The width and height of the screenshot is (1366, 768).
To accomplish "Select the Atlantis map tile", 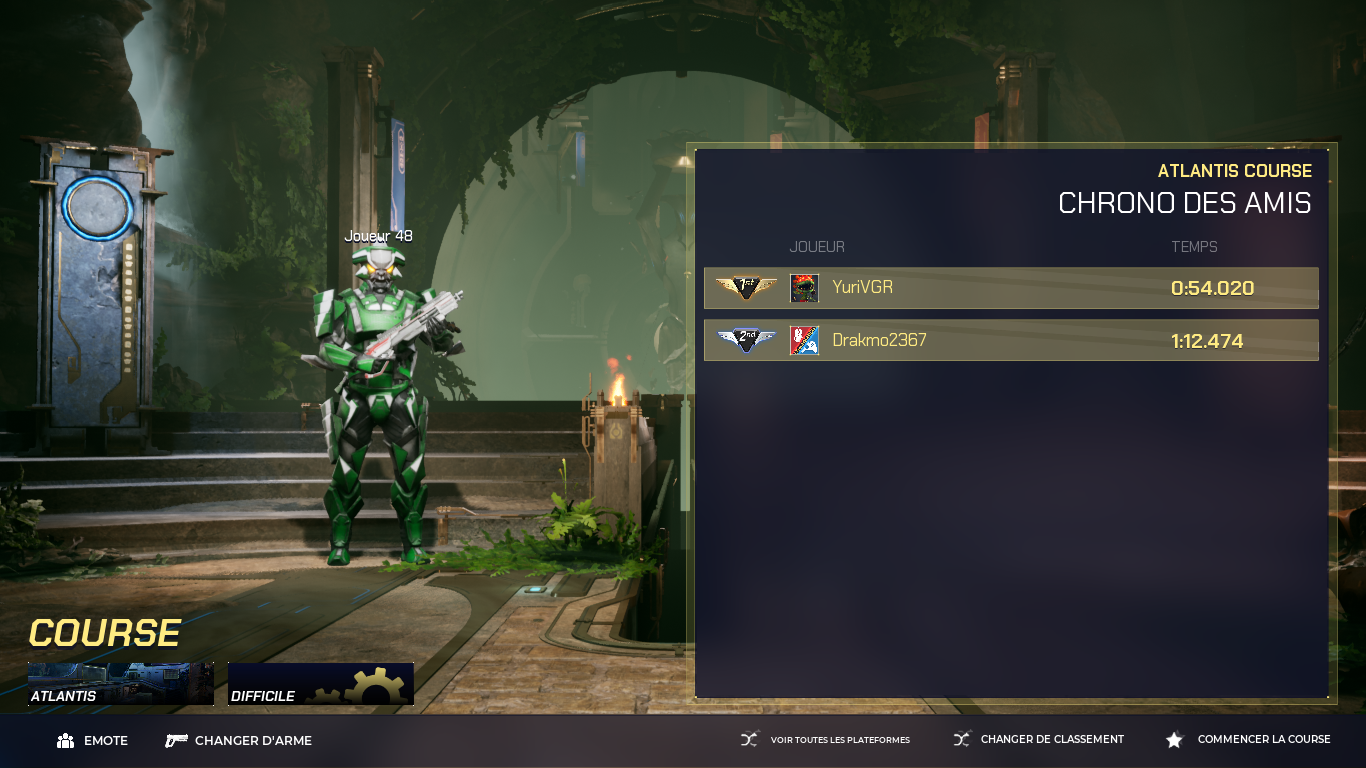I will tap(120, 684).
